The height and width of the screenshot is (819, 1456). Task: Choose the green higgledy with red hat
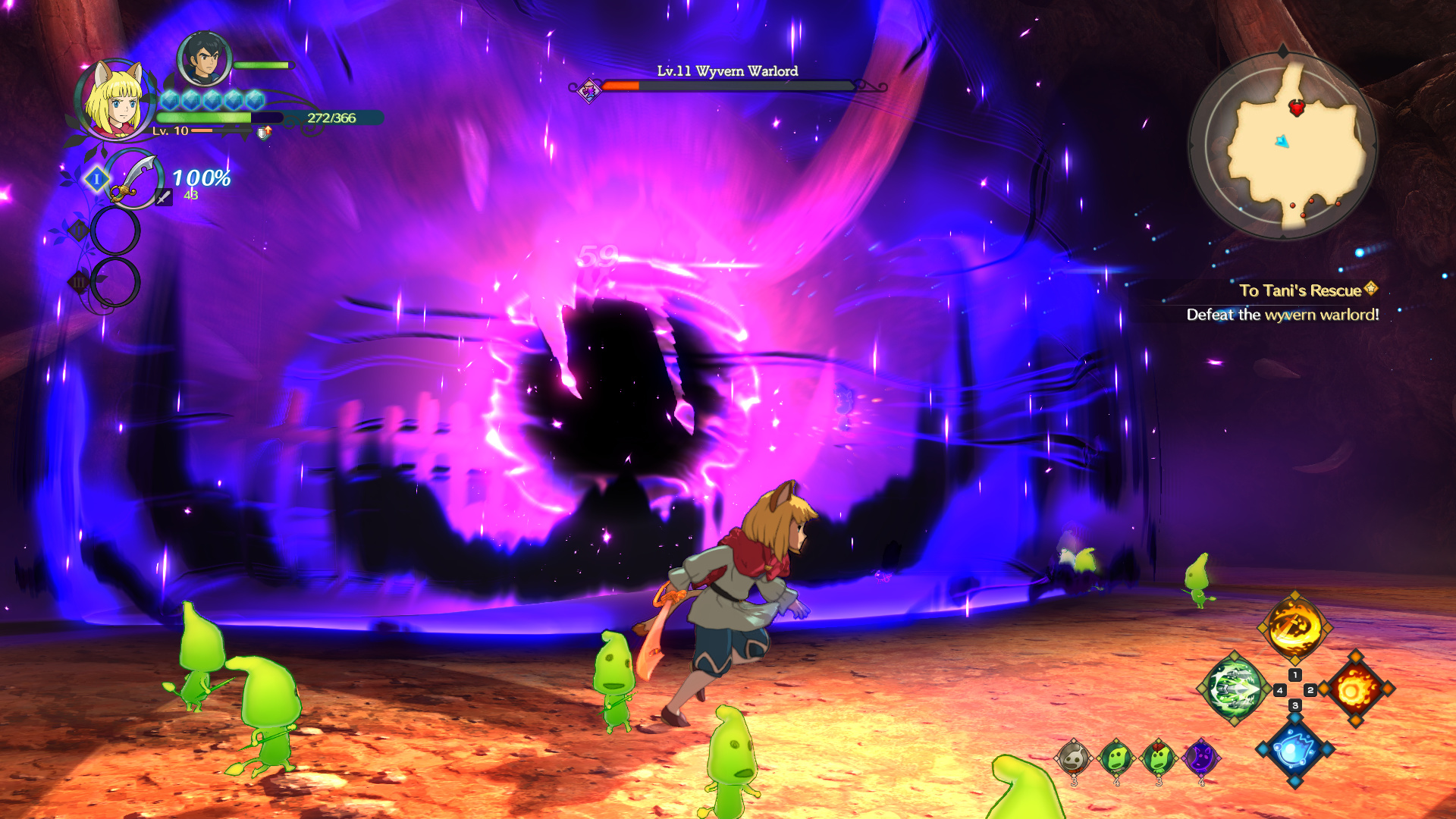coord(1159,757)
